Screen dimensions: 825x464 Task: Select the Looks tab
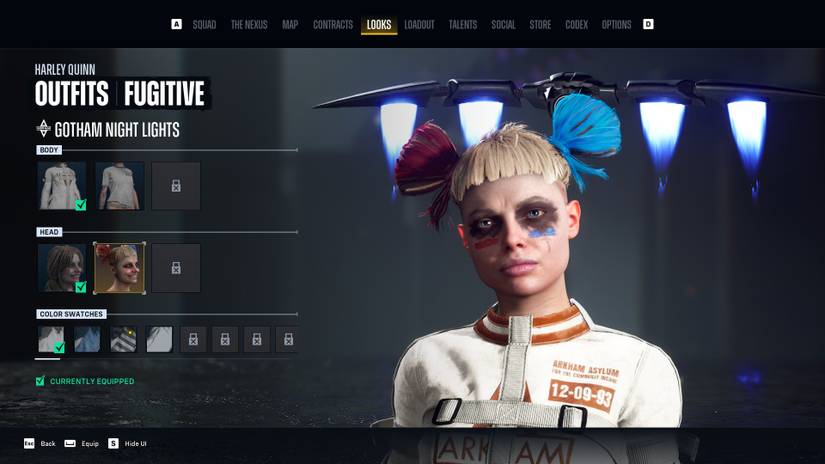point(379,24)
